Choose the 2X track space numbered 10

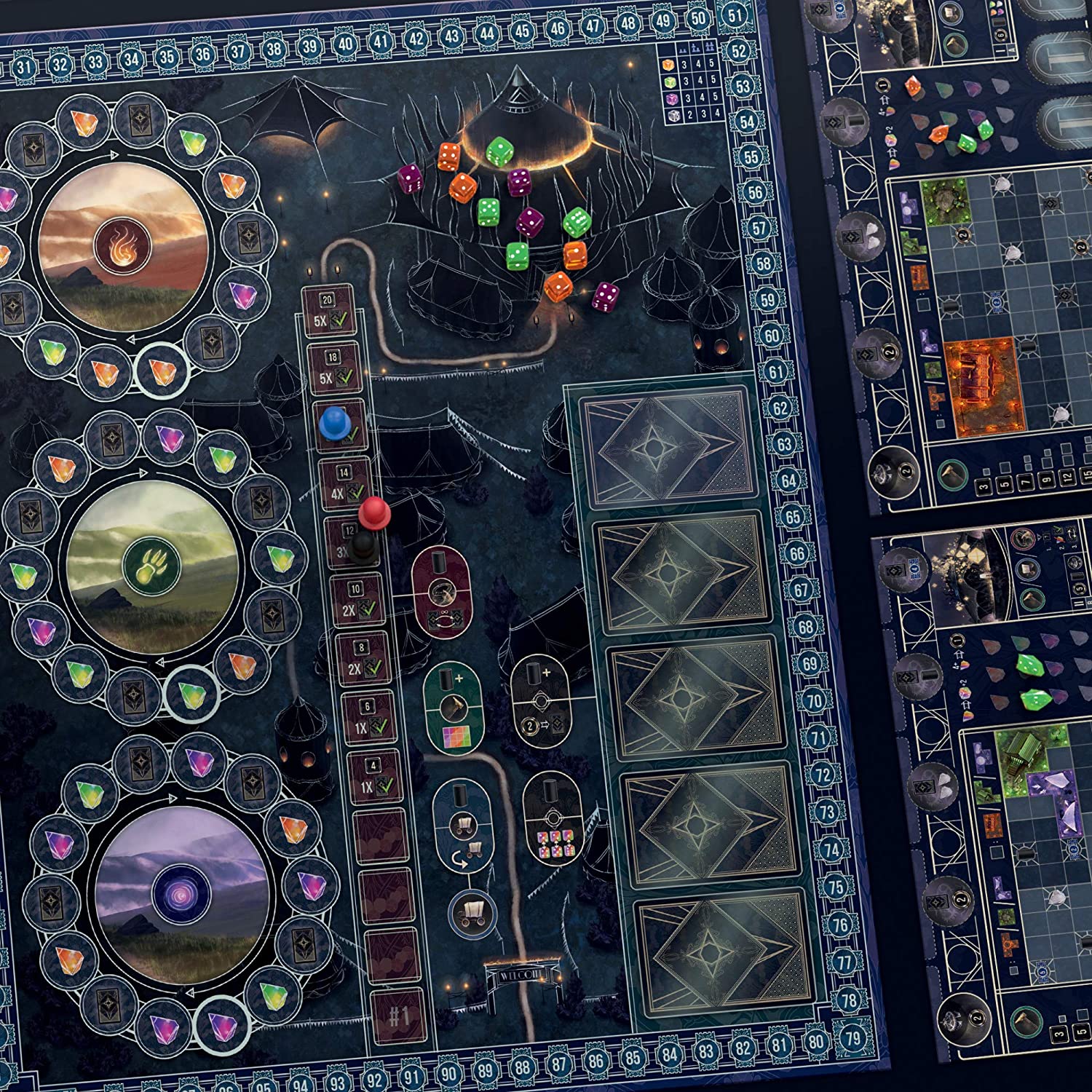click(x=357, y=601)
